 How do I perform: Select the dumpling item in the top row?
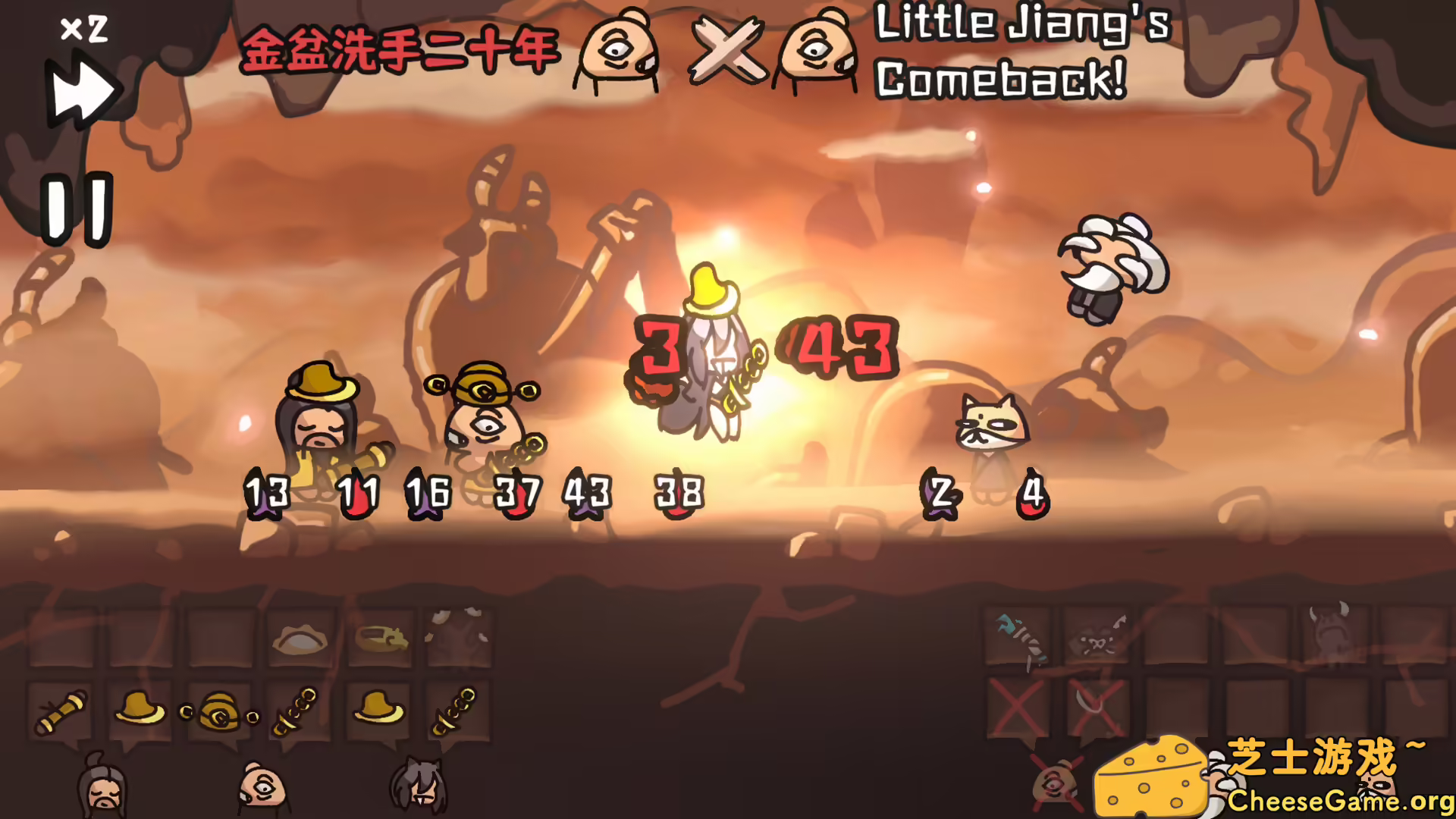tap(301, 638)
